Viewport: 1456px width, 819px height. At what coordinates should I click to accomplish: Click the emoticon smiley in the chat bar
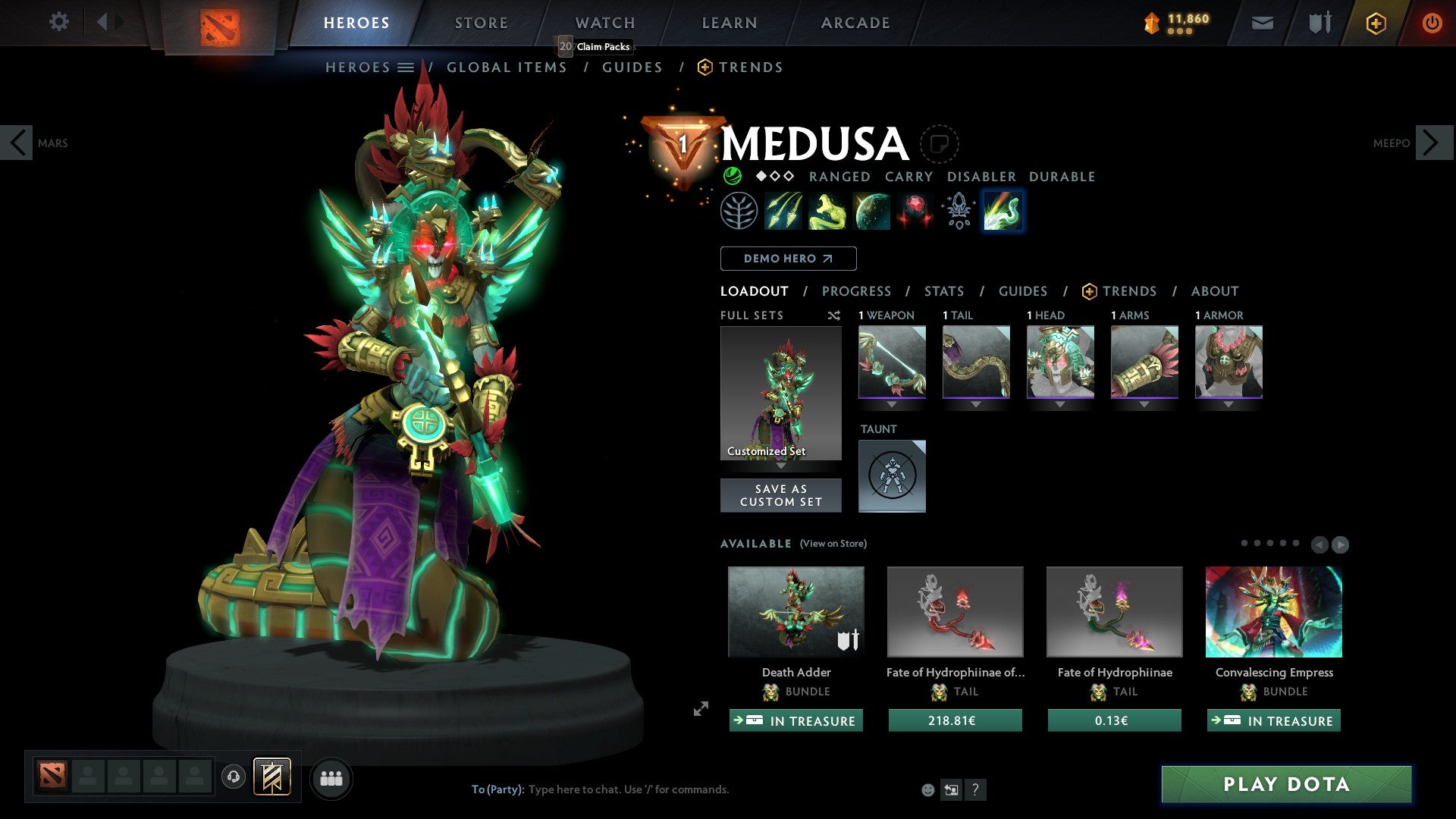coord(927,789)
